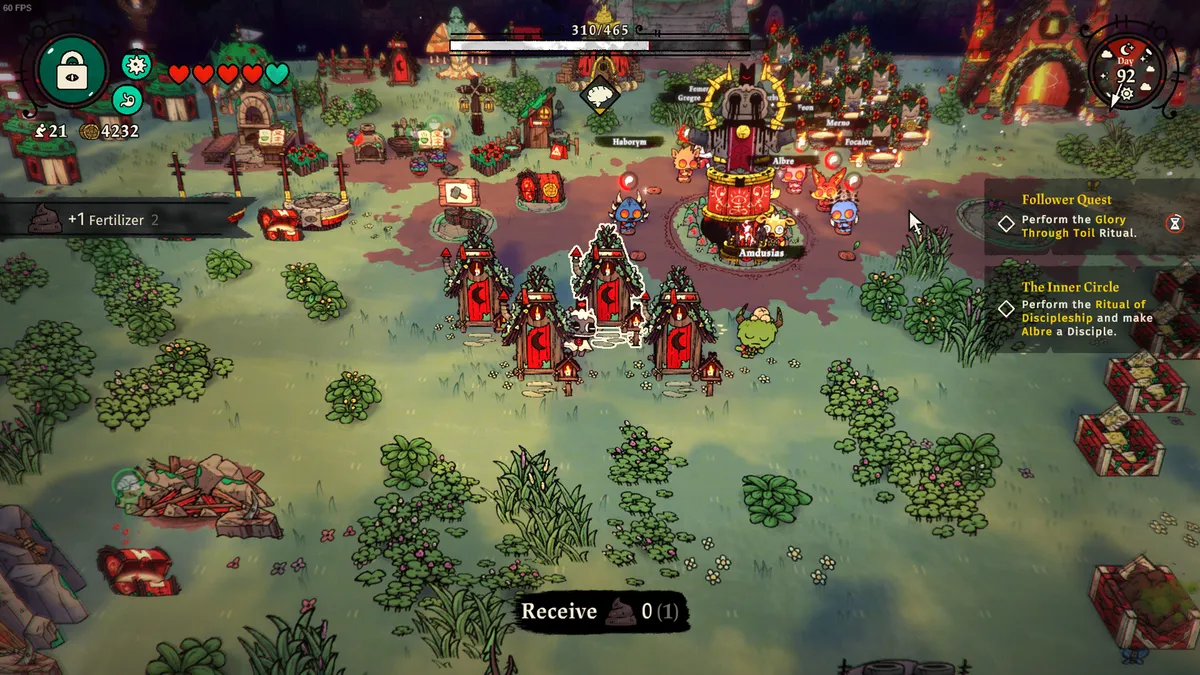Click the brain icon below the top bar
Screen dimensions: 1200x675
(x=599, y=95)
